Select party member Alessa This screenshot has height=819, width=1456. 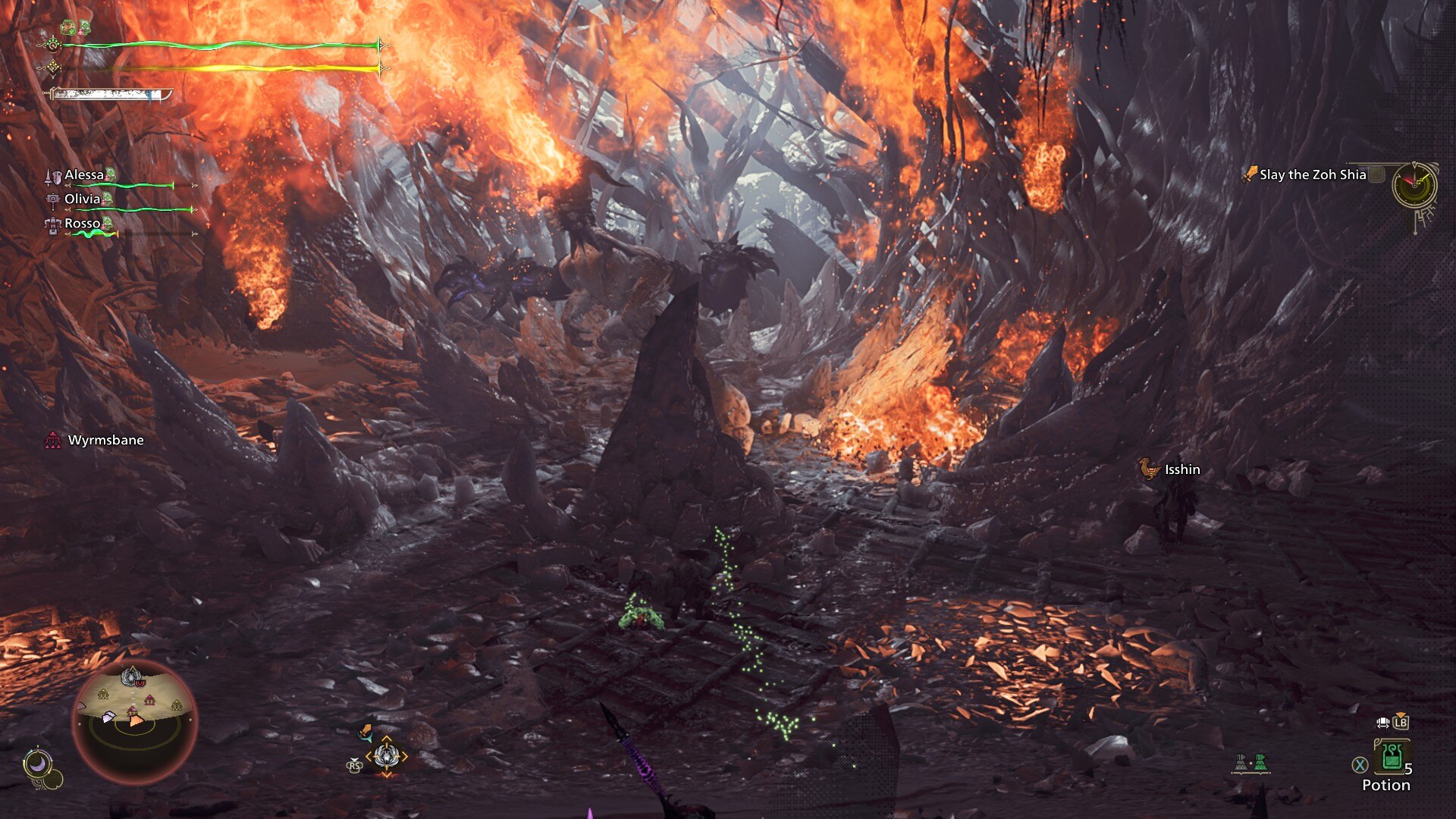click(84, 175)
